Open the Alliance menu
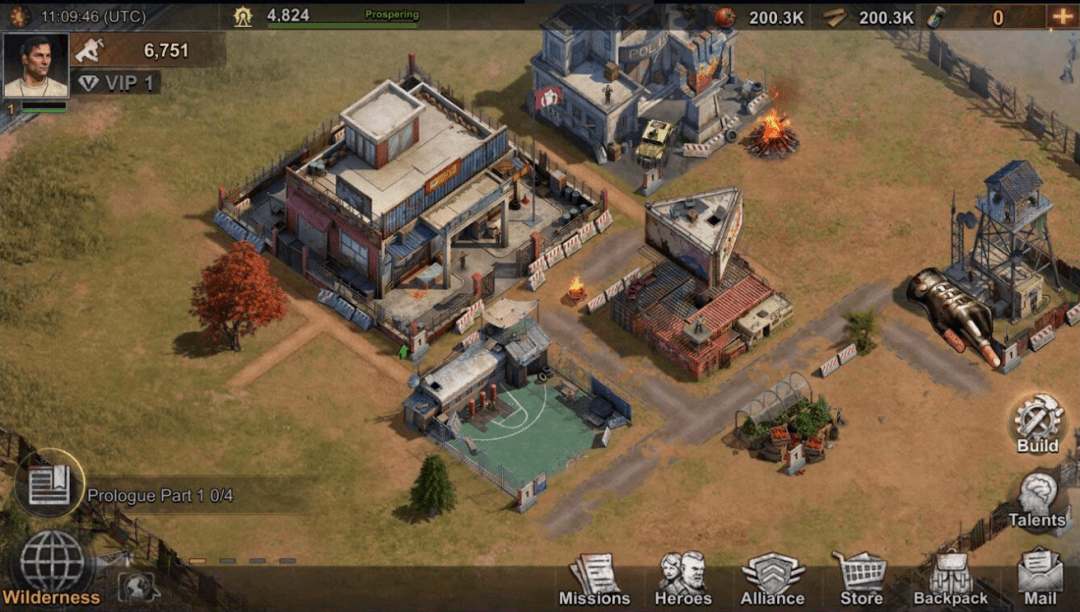 click(772, 580)
